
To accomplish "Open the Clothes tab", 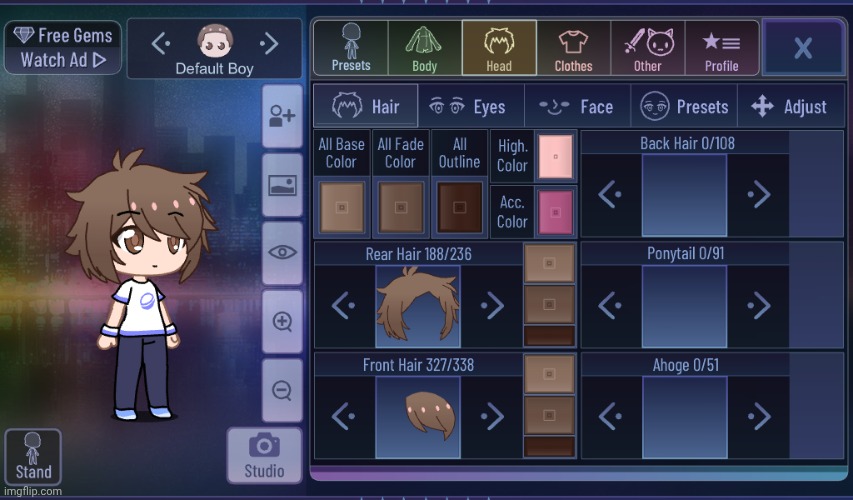I will (x=573, y=47).
